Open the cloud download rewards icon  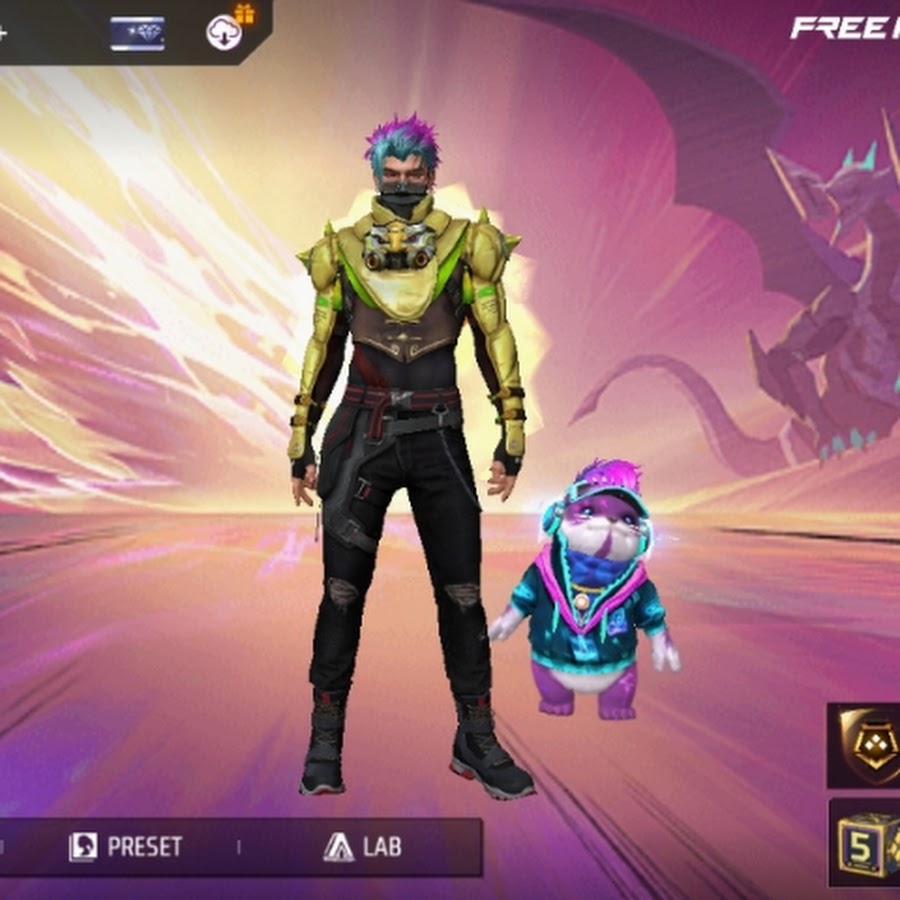click(x=225, y=32)
